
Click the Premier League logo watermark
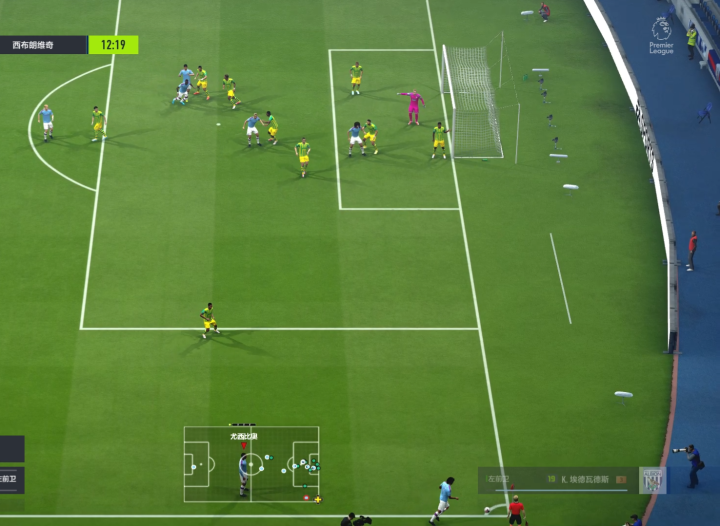pyautogui.click(x=661, y=34)
